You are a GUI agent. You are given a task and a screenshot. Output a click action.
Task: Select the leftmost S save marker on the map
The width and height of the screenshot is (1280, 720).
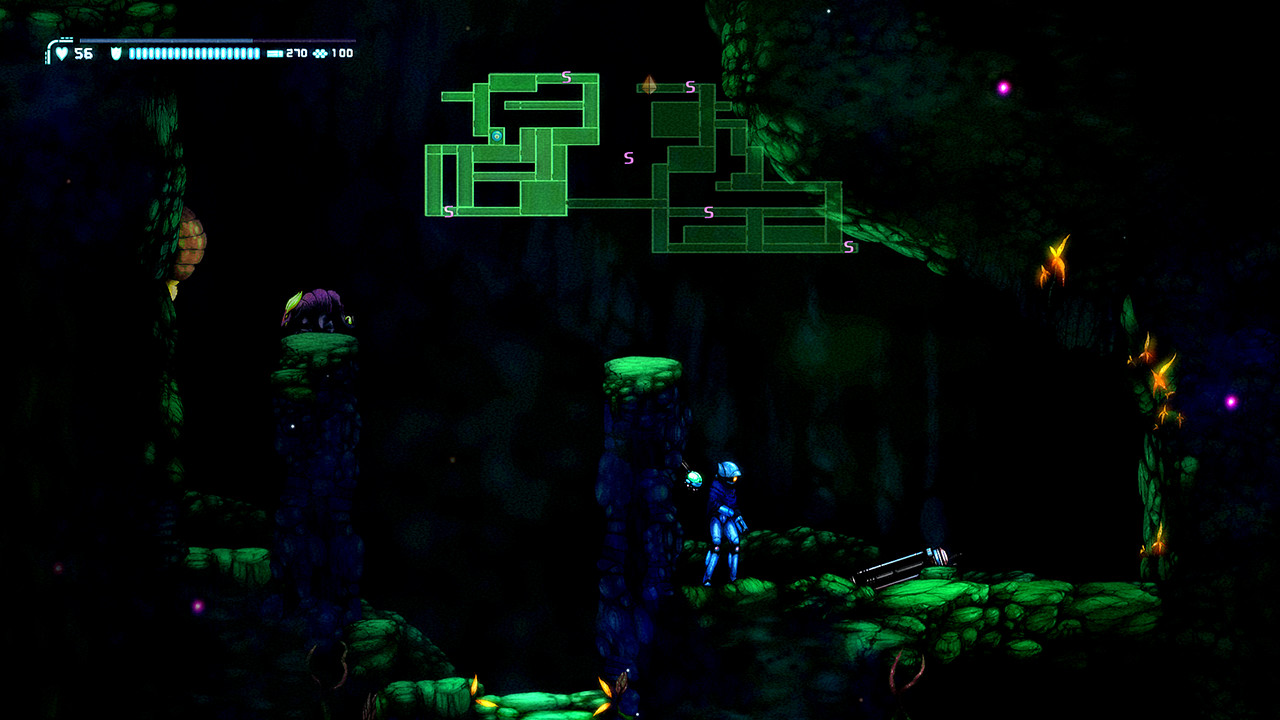448,212
